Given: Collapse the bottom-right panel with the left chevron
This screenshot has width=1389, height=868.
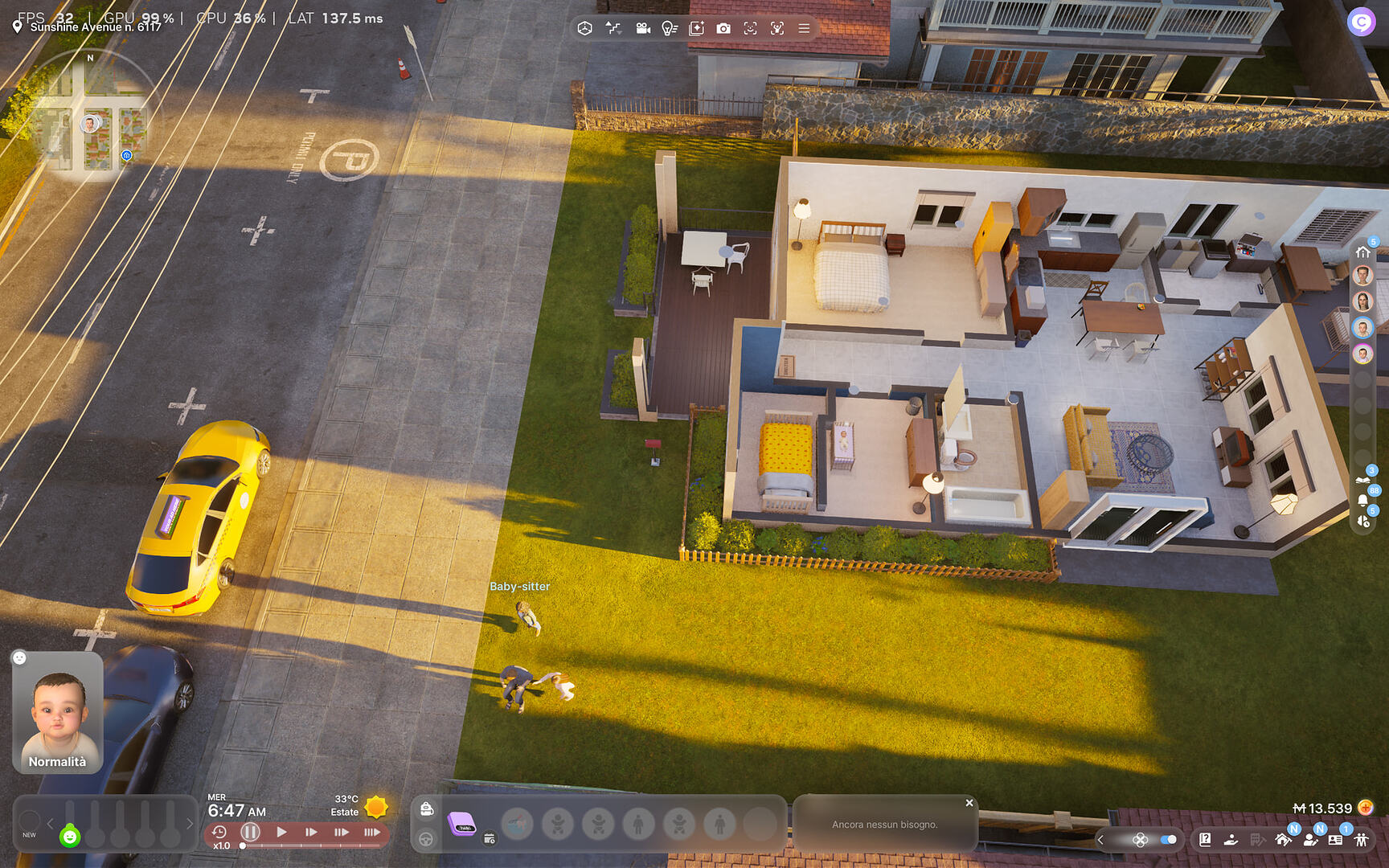Looking at the screenshot, I should 1100,839.
